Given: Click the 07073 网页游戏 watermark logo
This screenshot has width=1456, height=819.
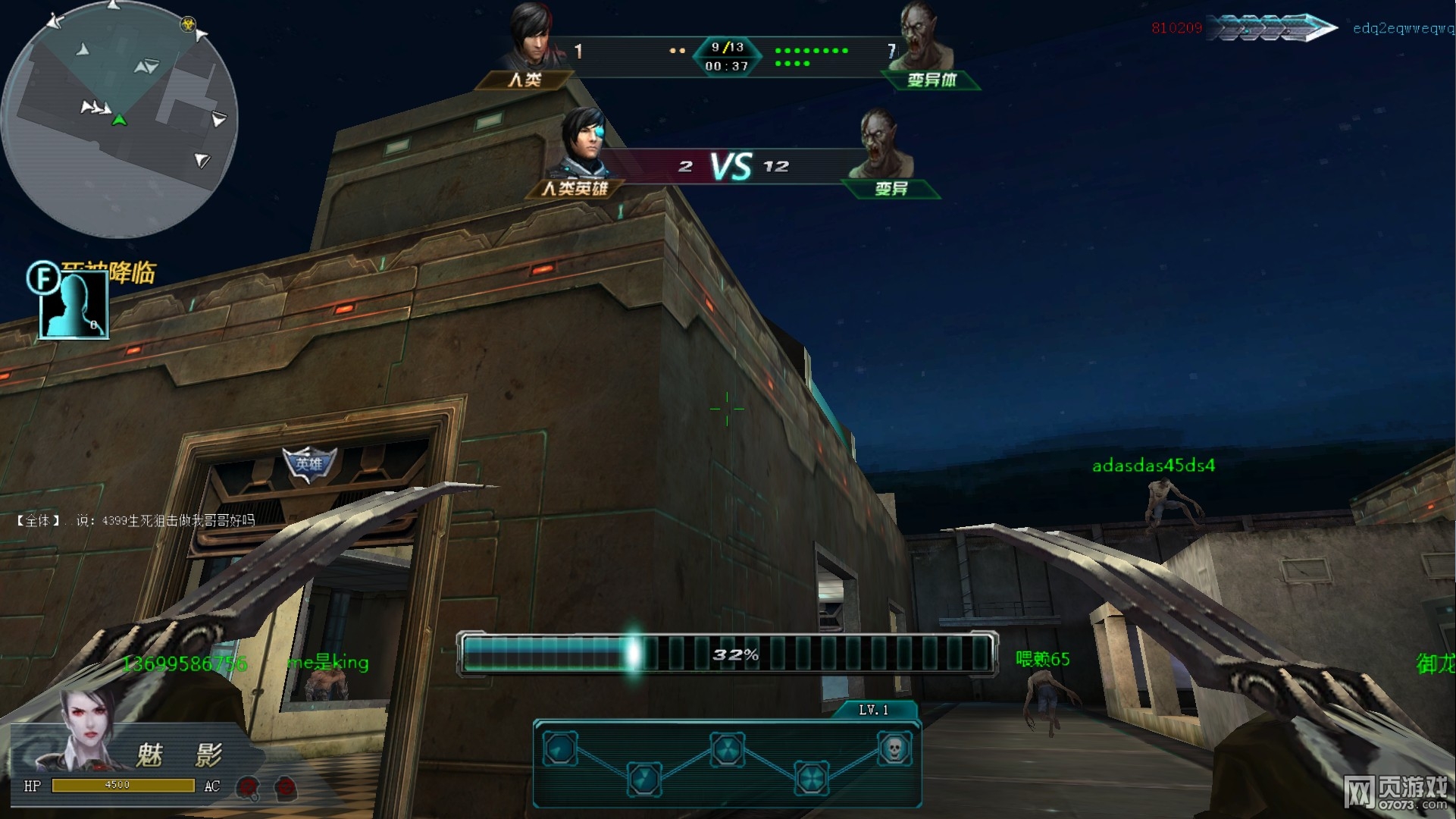Looking at the screenshot, I should [x=1396, y=792].
